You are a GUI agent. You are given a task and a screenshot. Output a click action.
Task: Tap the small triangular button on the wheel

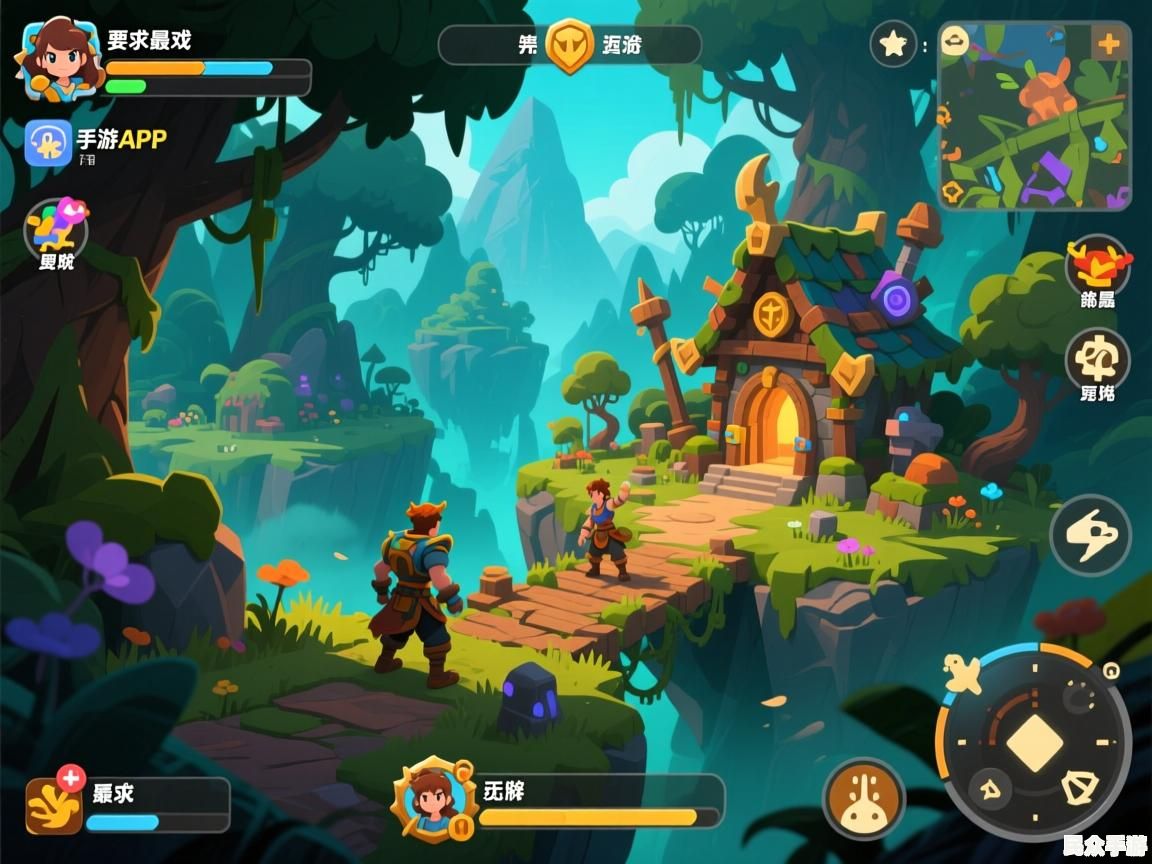point(990,788)
